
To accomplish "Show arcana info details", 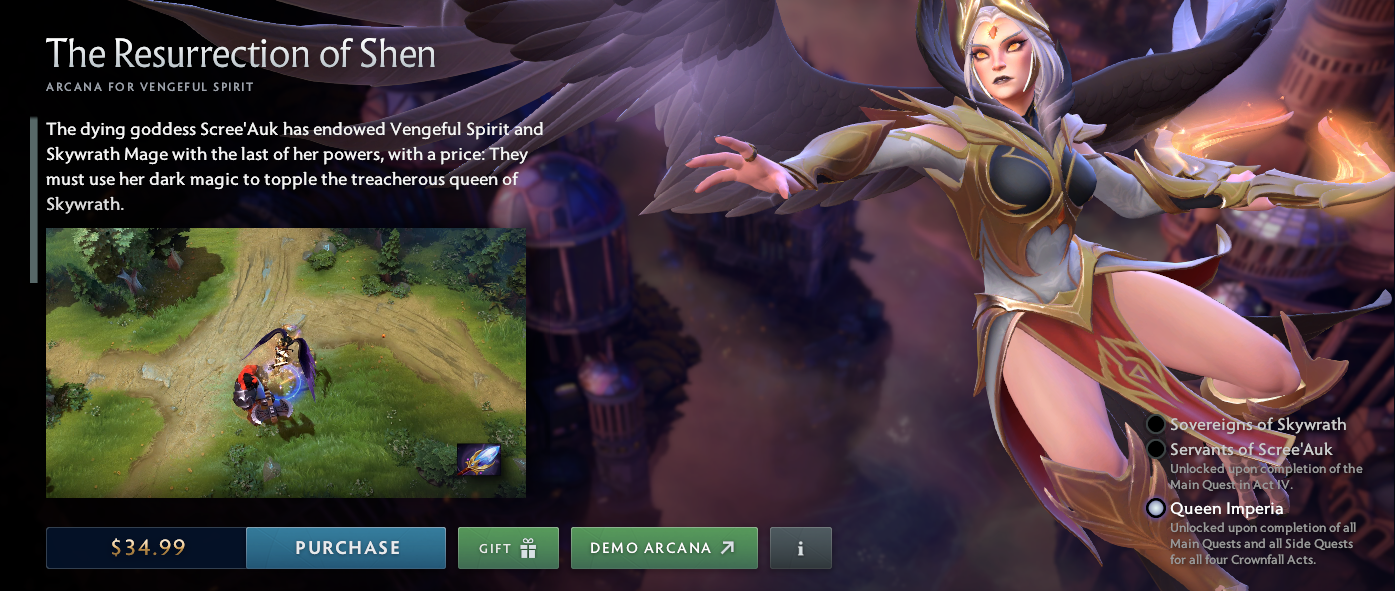I will tap(800, 548).
